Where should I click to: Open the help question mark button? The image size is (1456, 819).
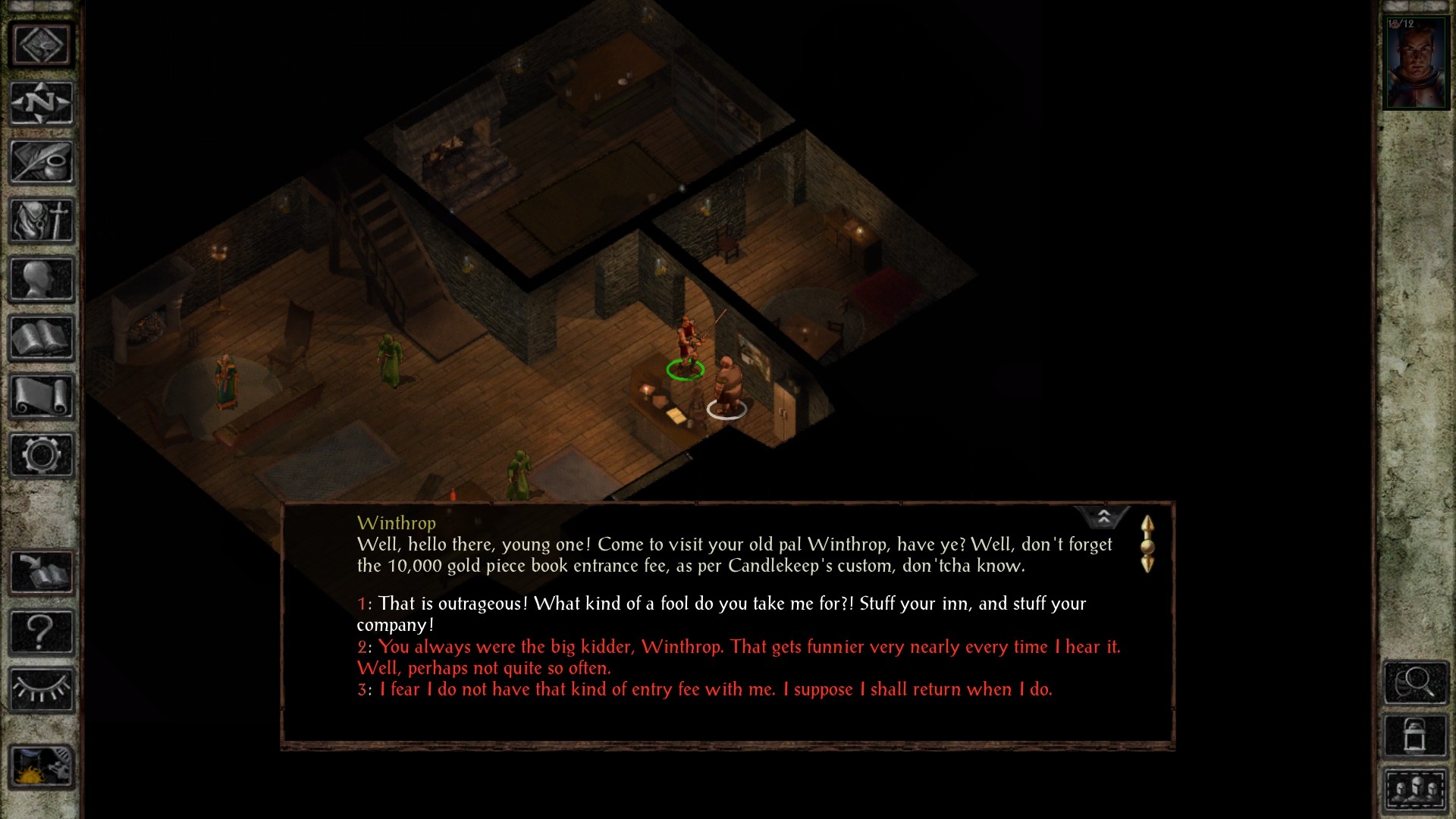click(41, 632)
